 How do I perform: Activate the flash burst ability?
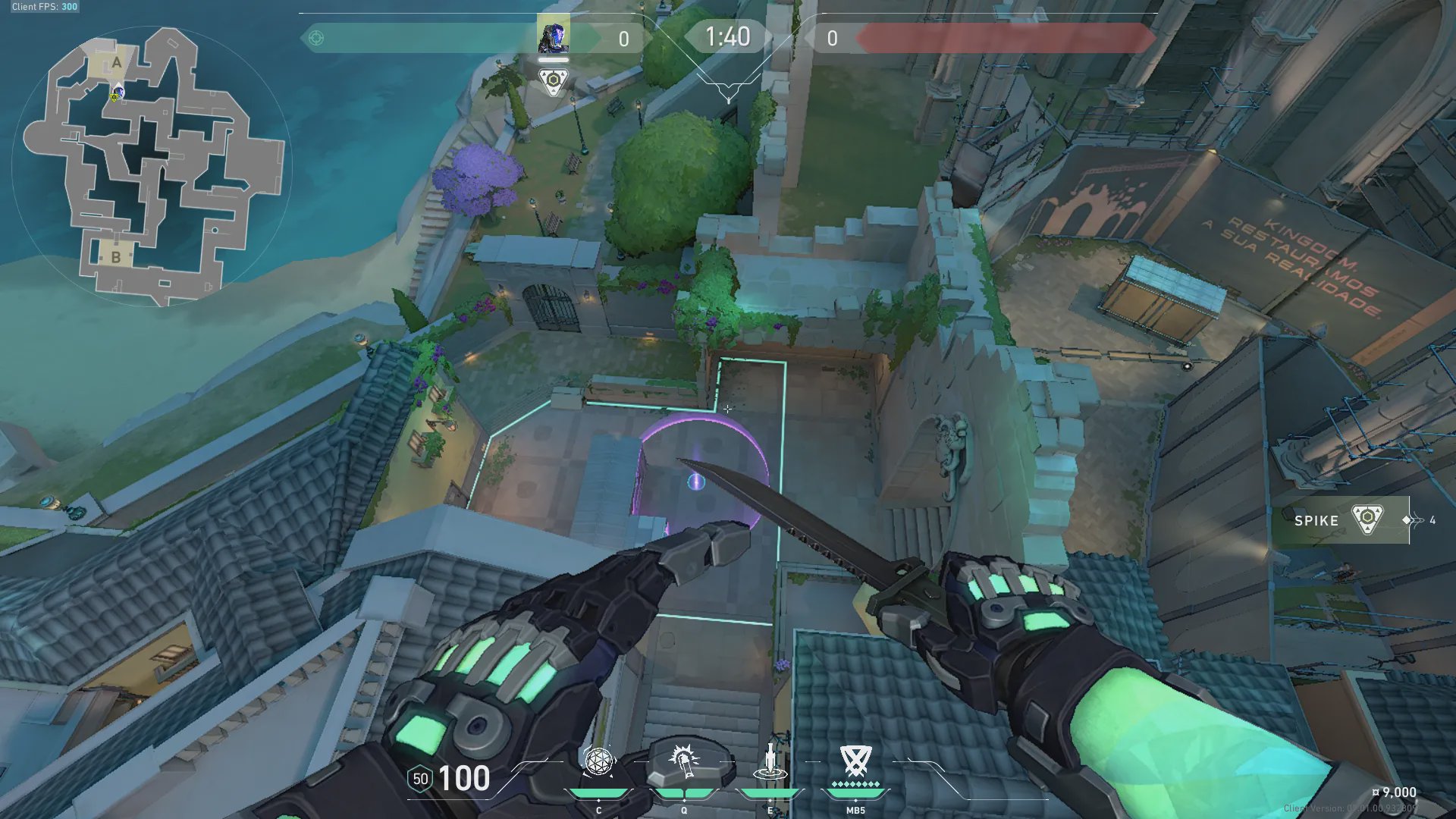(684, 762)
